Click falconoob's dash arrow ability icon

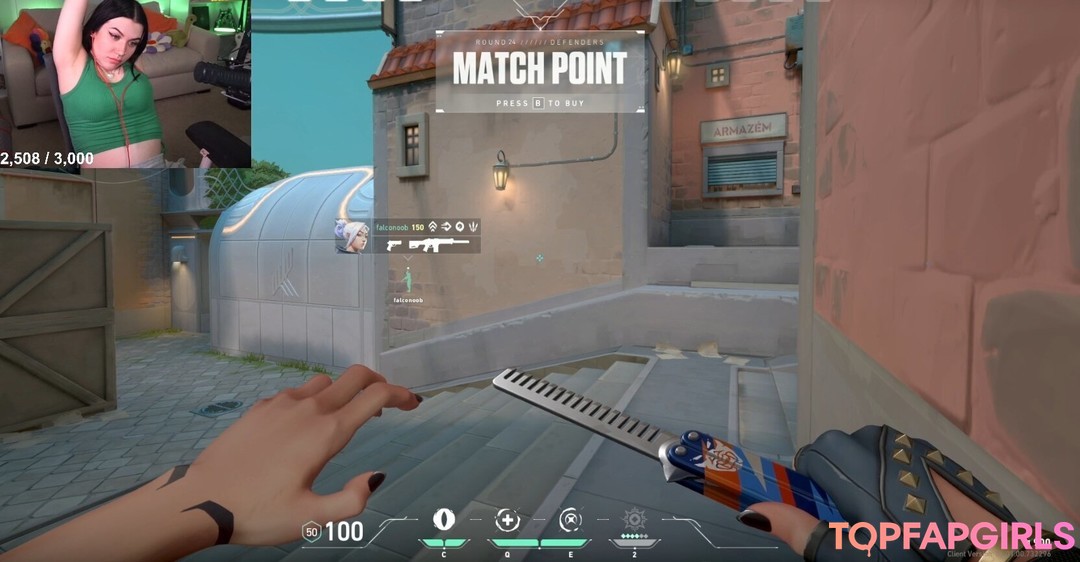445,227
